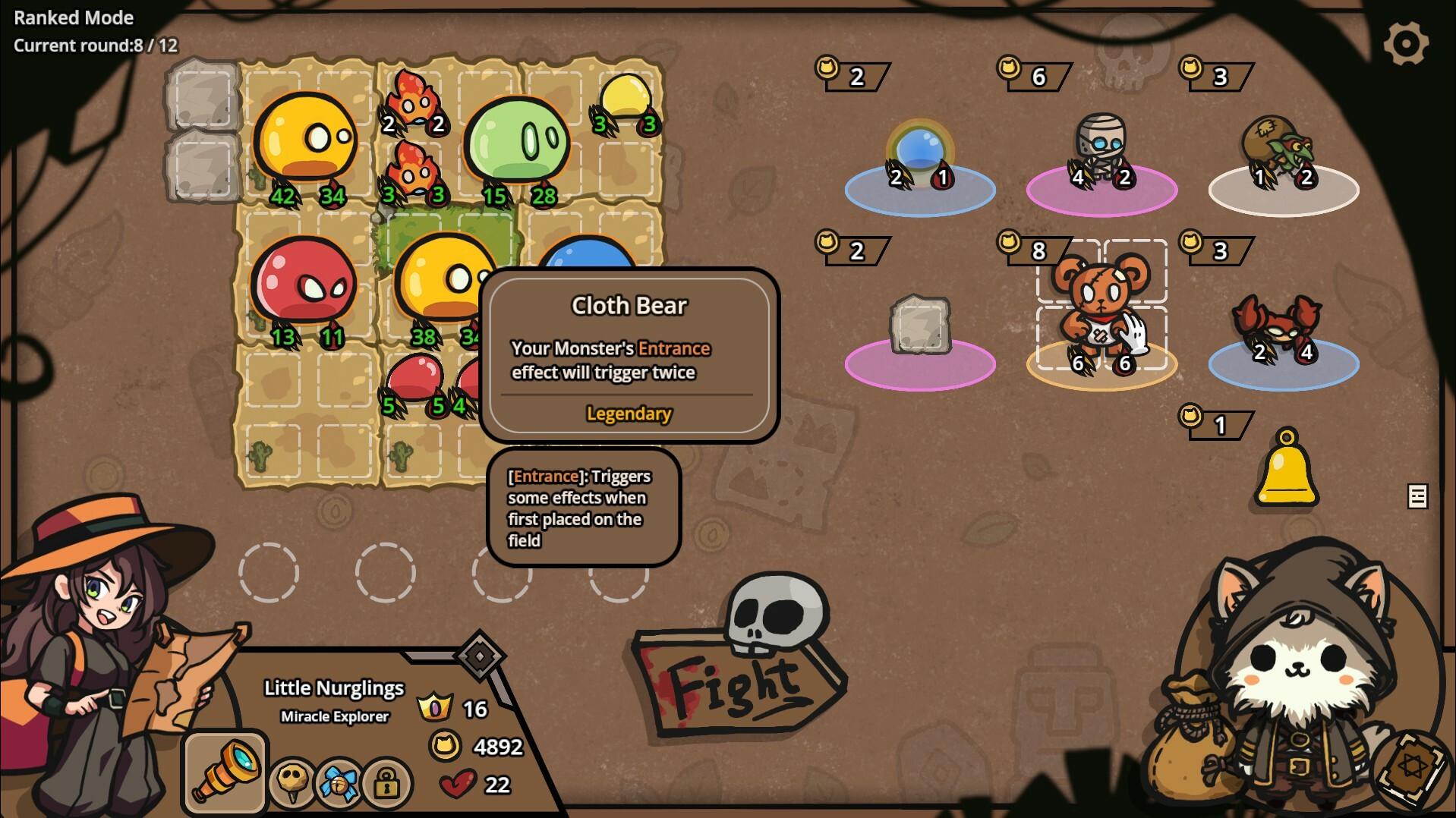Select the blue orb monster for 2 coins

(920, 148)
